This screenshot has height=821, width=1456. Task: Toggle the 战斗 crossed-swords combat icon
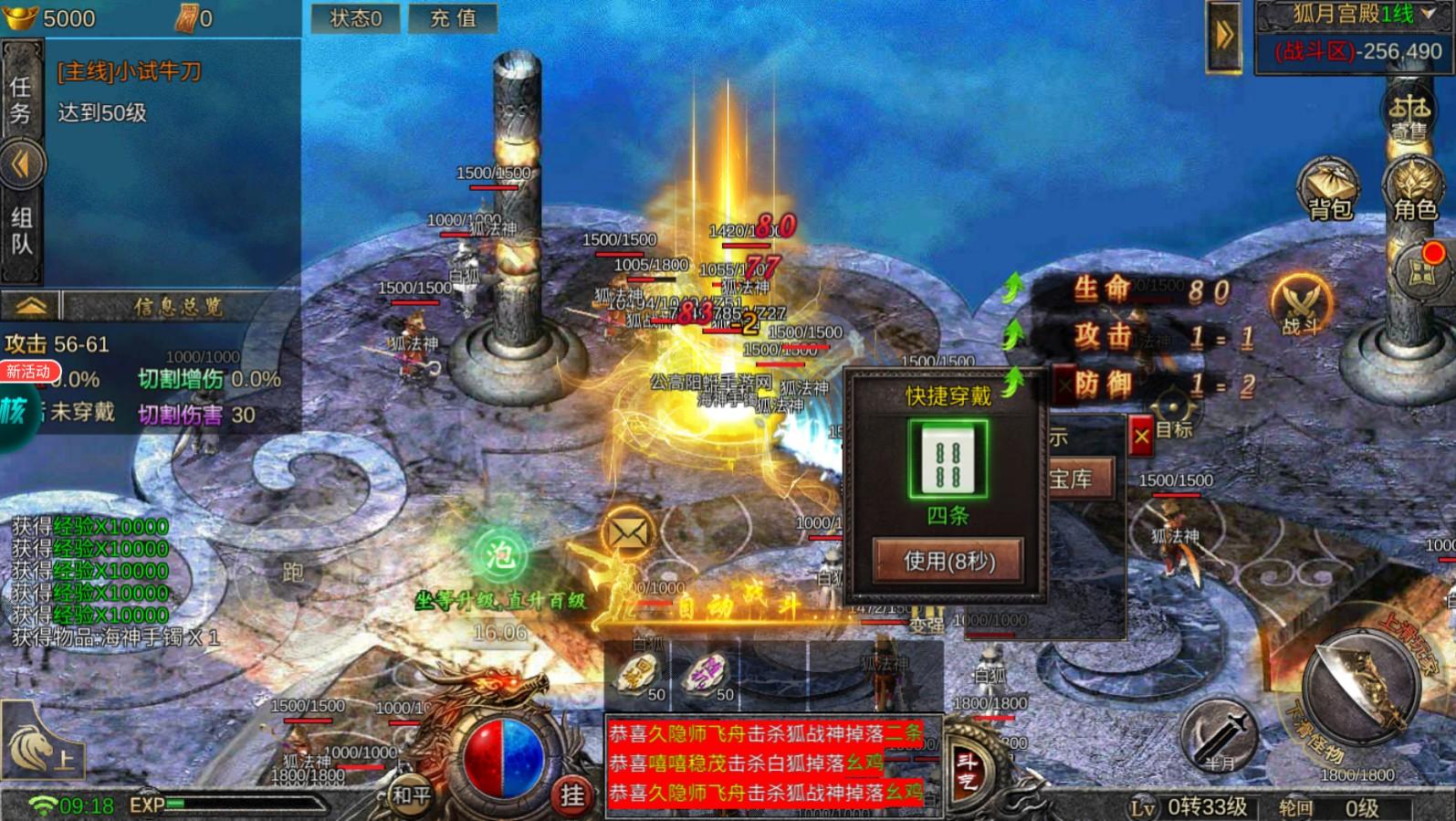click(x=1301, y=304)
